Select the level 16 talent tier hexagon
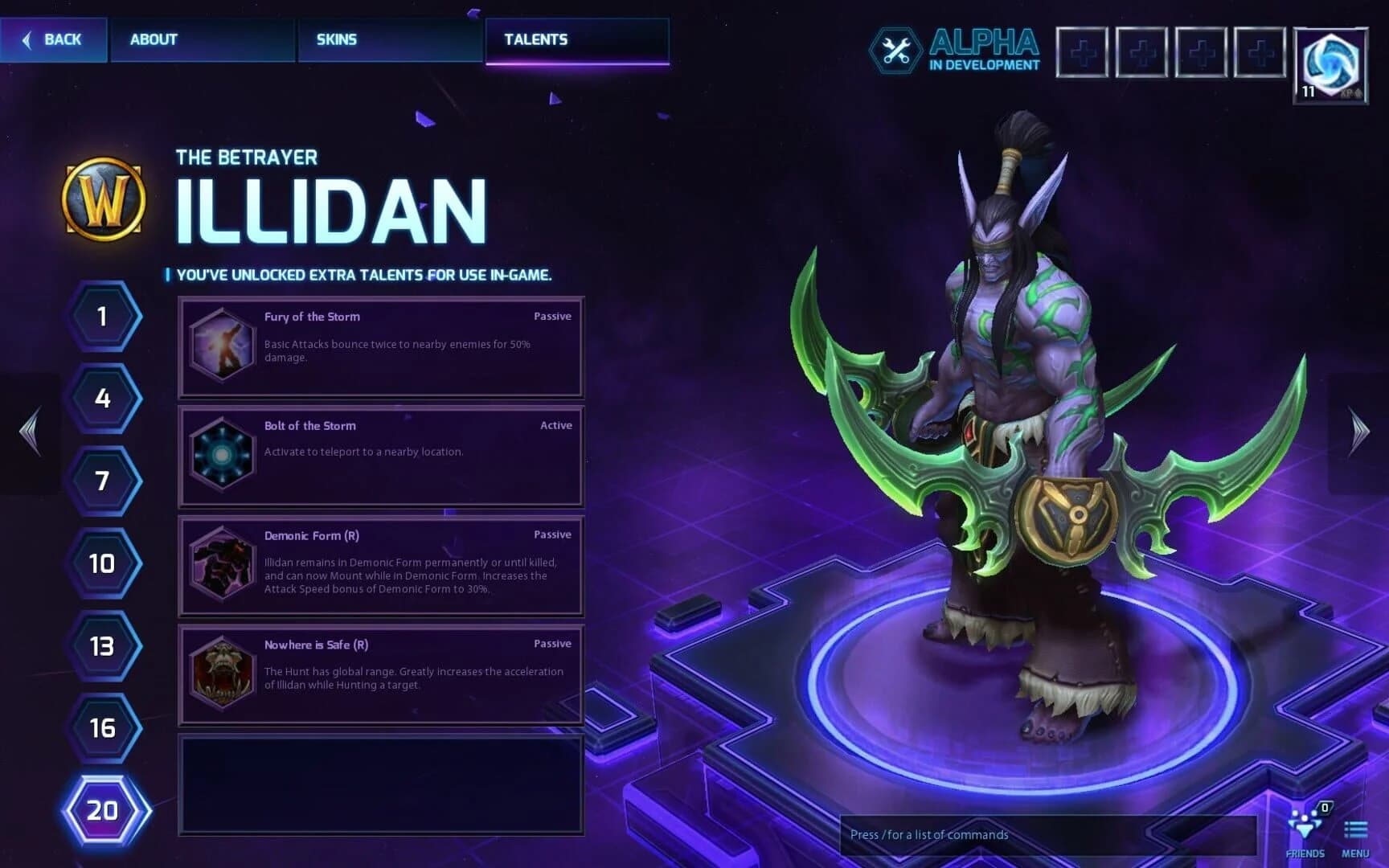 tap(102, 730)
